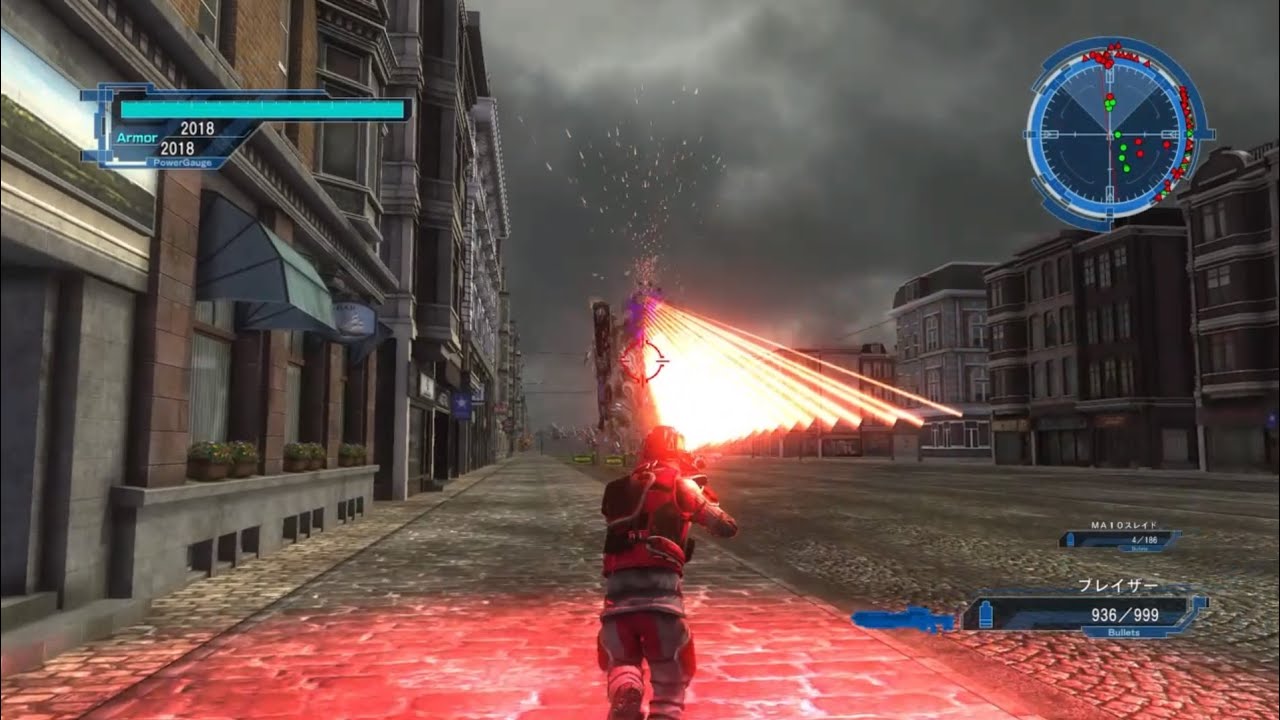Select the PowerGauge tab label

click(182, 162)
